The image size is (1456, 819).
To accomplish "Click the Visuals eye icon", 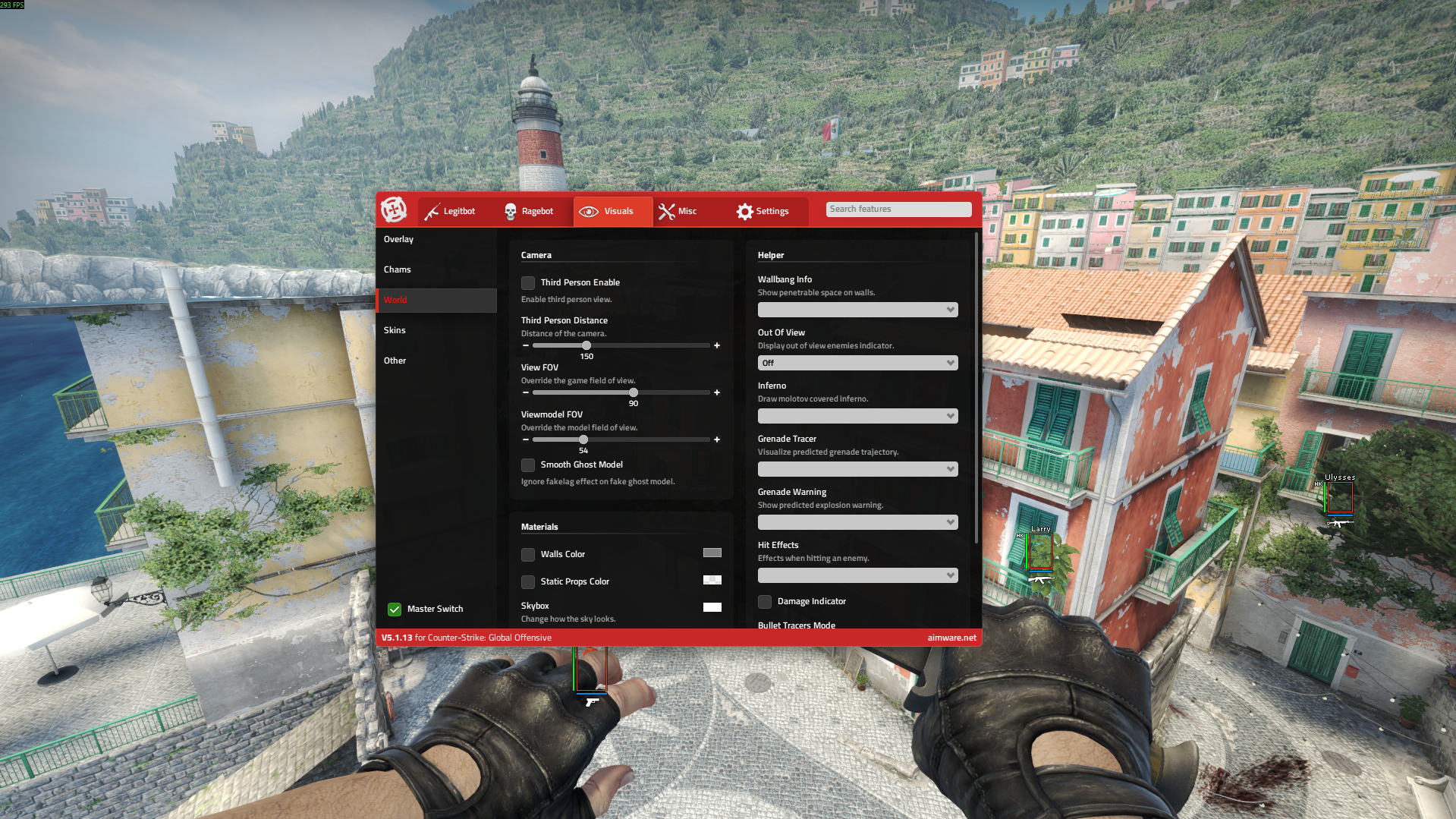I will click(590, 211).
